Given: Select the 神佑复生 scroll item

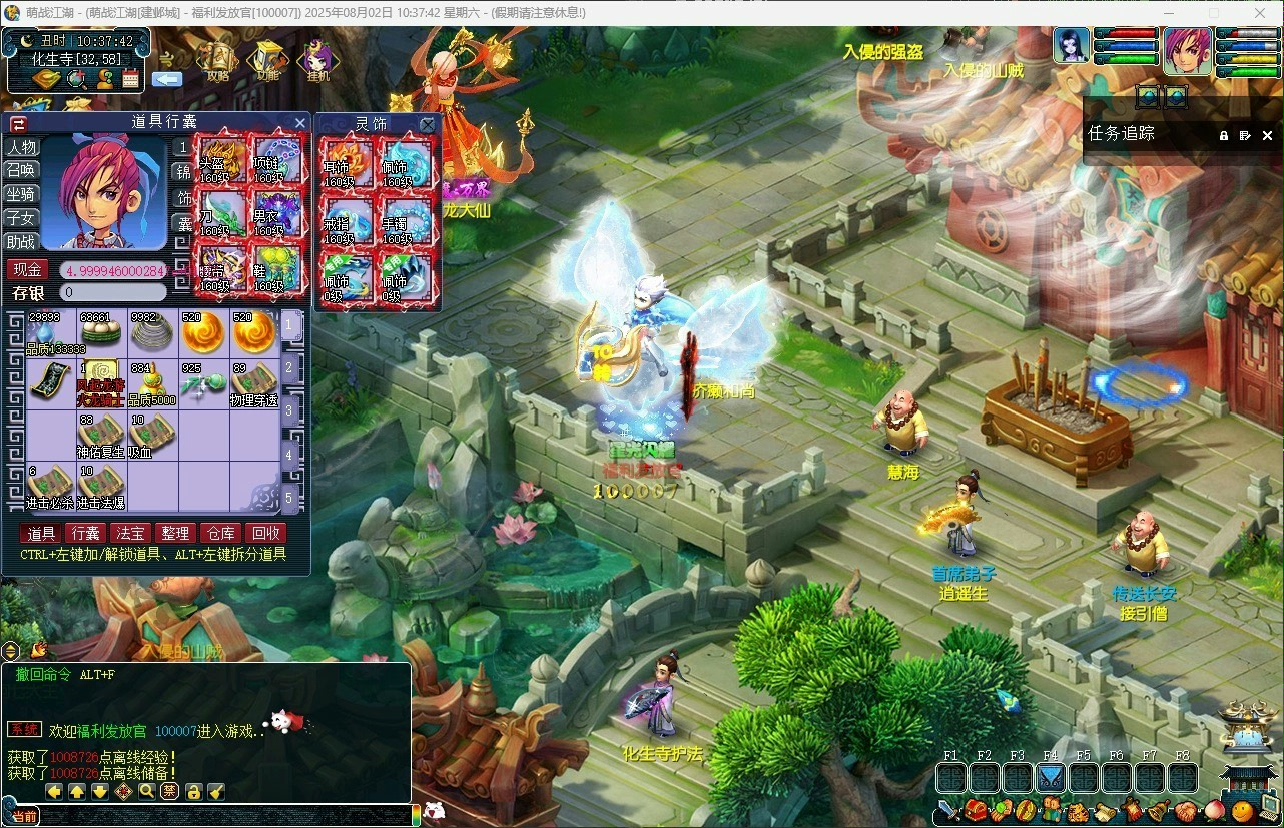Looking at the screenshot, I should click(101, 436).
